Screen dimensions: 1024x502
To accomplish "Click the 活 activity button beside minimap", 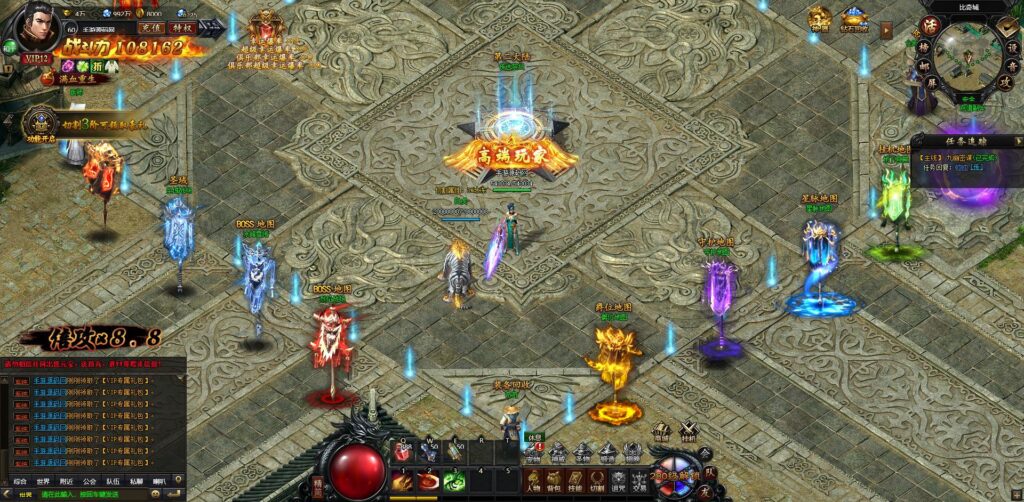I will tap(928, 26).
